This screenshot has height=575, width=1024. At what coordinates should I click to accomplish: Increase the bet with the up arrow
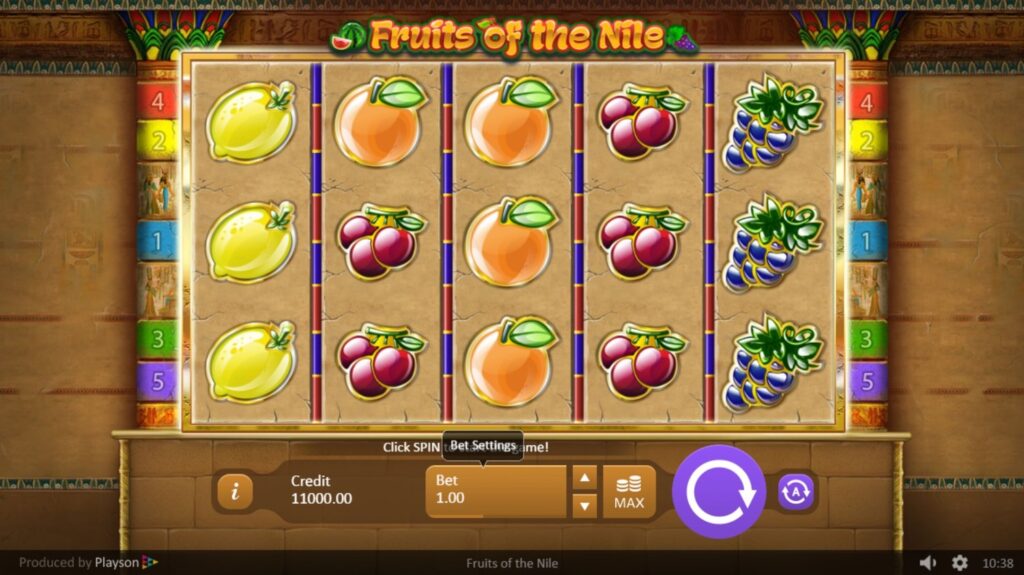pos(585,477)
